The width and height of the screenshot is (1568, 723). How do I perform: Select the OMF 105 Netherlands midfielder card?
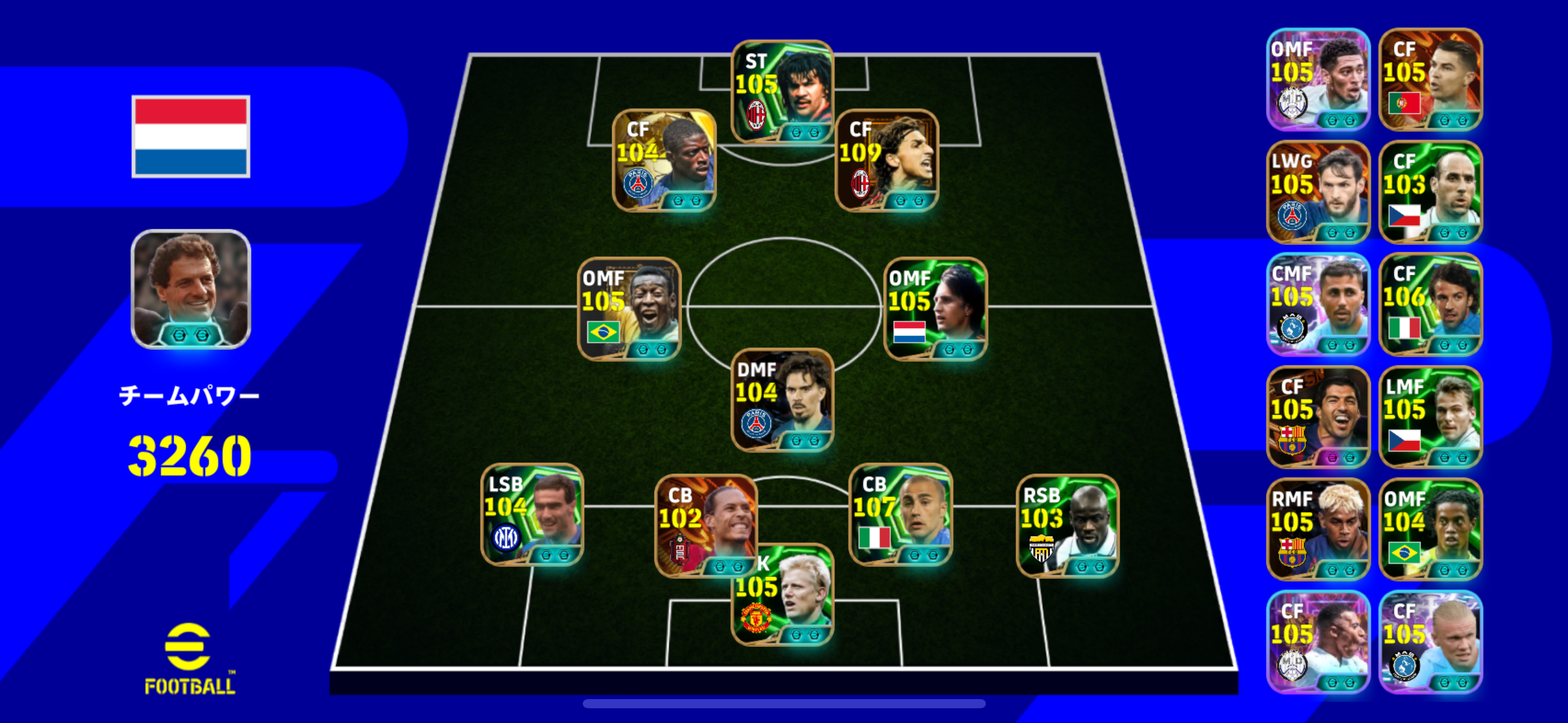click(x=936, y=309)
